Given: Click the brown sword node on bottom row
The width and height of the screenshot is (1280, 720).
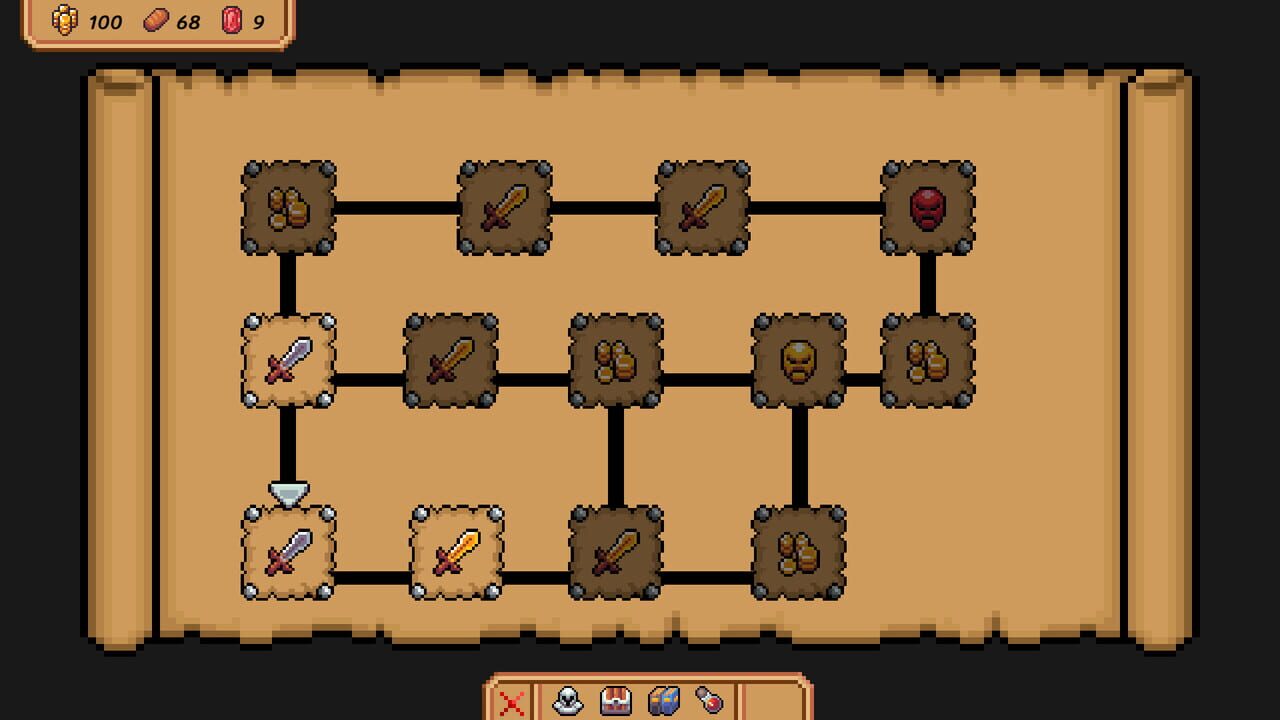Looking at the screenshot, I should [x=618, y=549].
